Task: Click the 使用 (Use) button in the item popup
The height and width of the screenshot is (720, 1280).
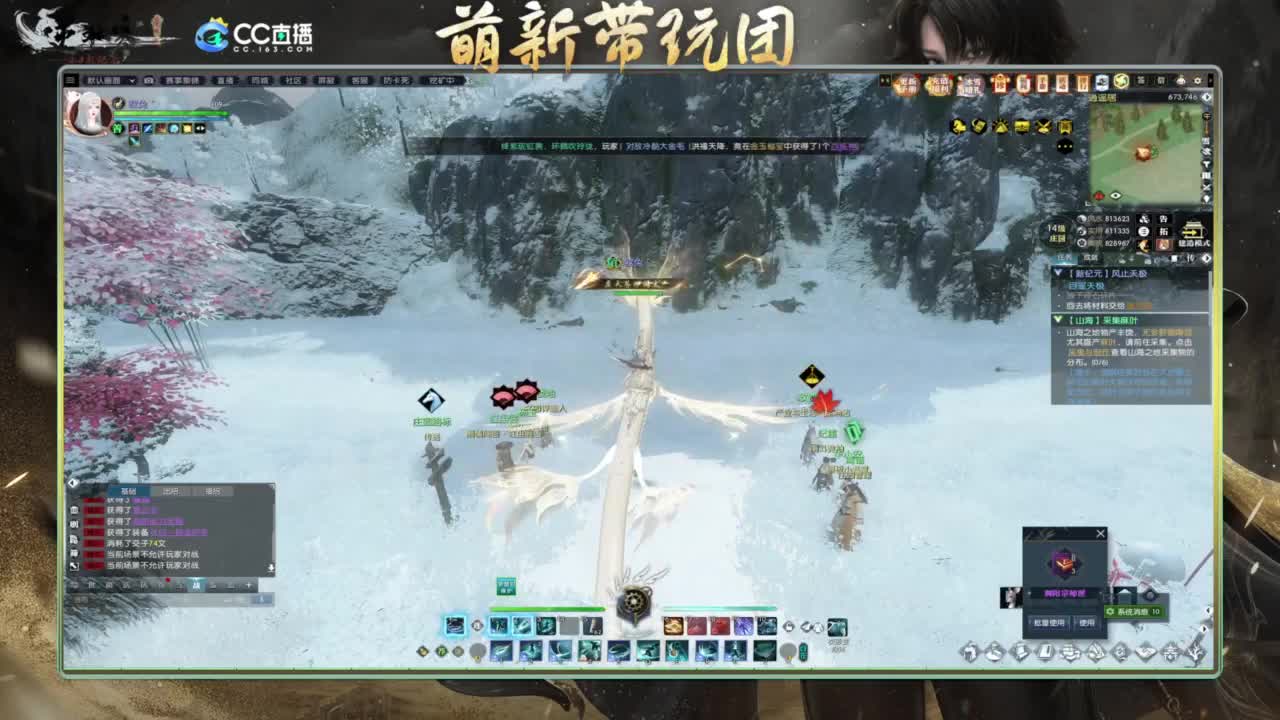Action: [1087, 622]
